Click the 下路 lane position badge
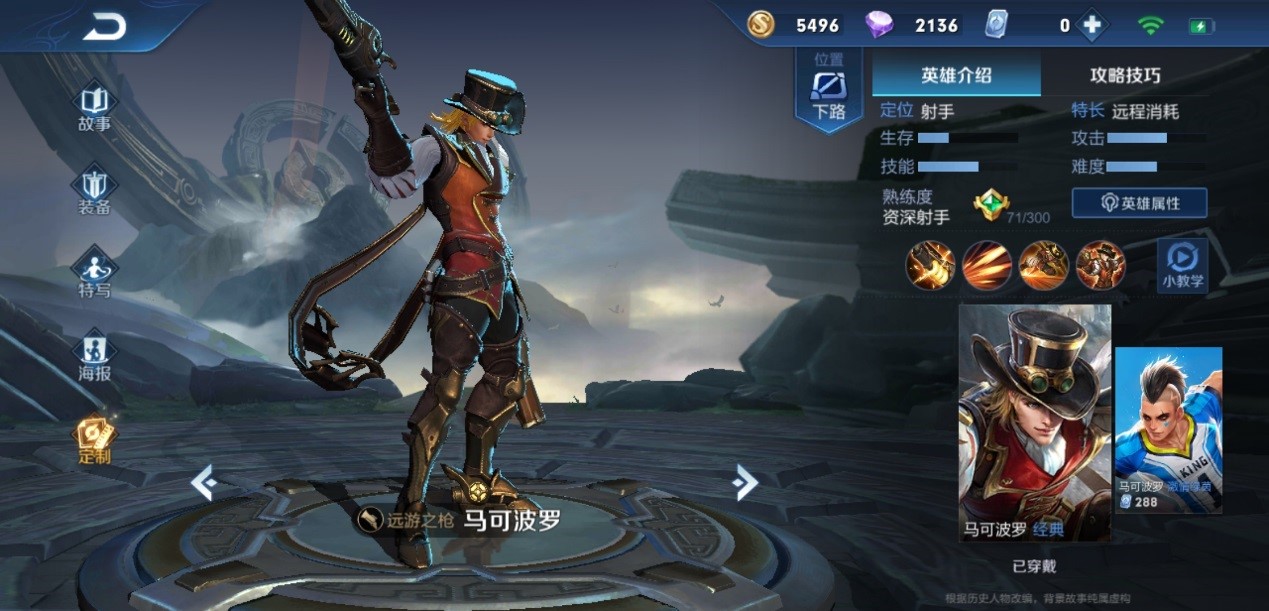The width and height of the screenshot is (1269, 611). 829,92
